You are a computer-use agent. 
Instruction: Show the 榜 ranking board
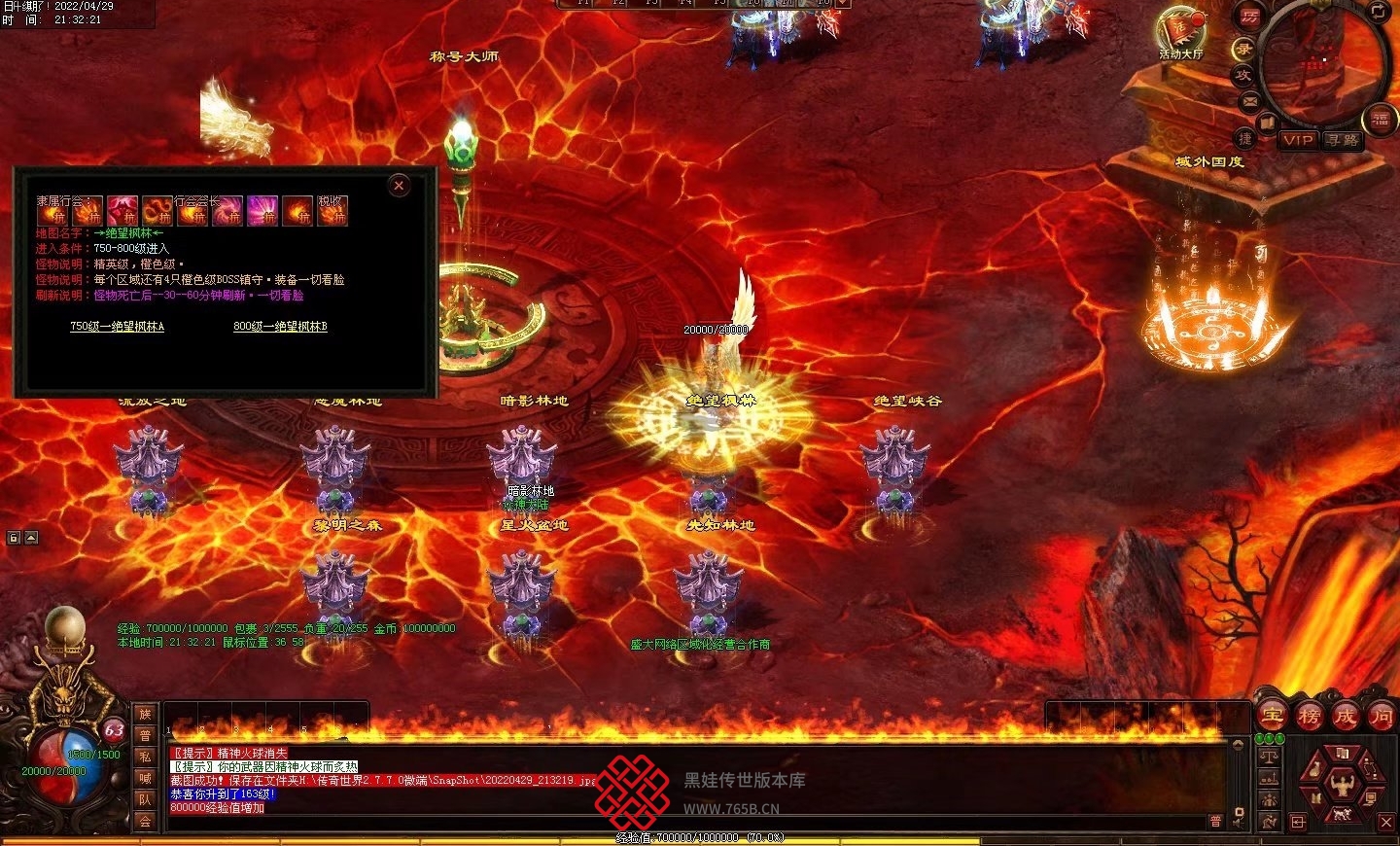tap(1309, 717)
